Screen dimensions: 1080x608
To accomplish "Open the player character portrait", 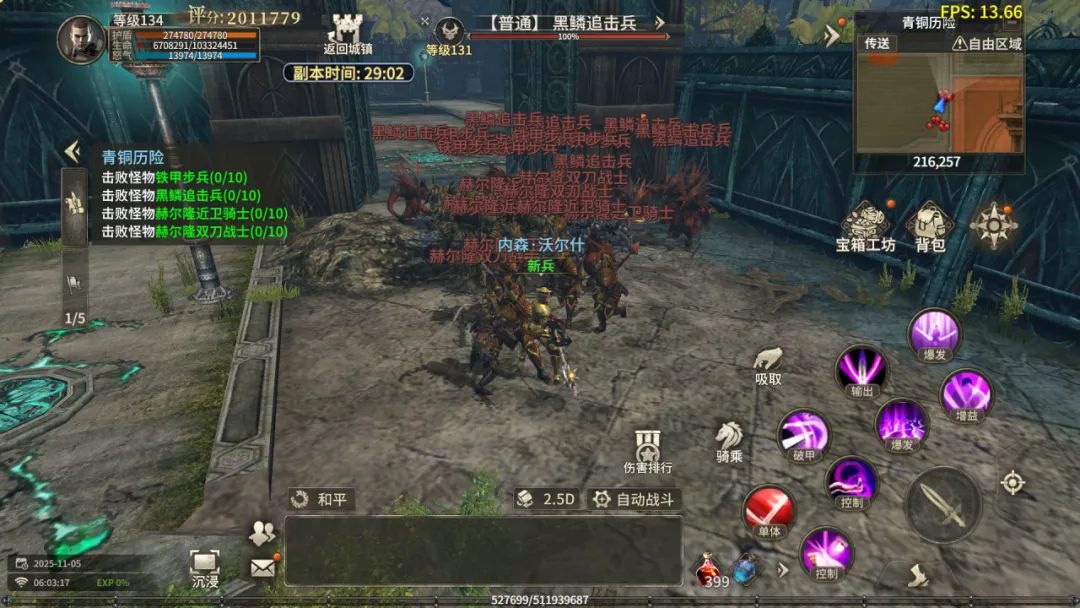I will 81,40.
